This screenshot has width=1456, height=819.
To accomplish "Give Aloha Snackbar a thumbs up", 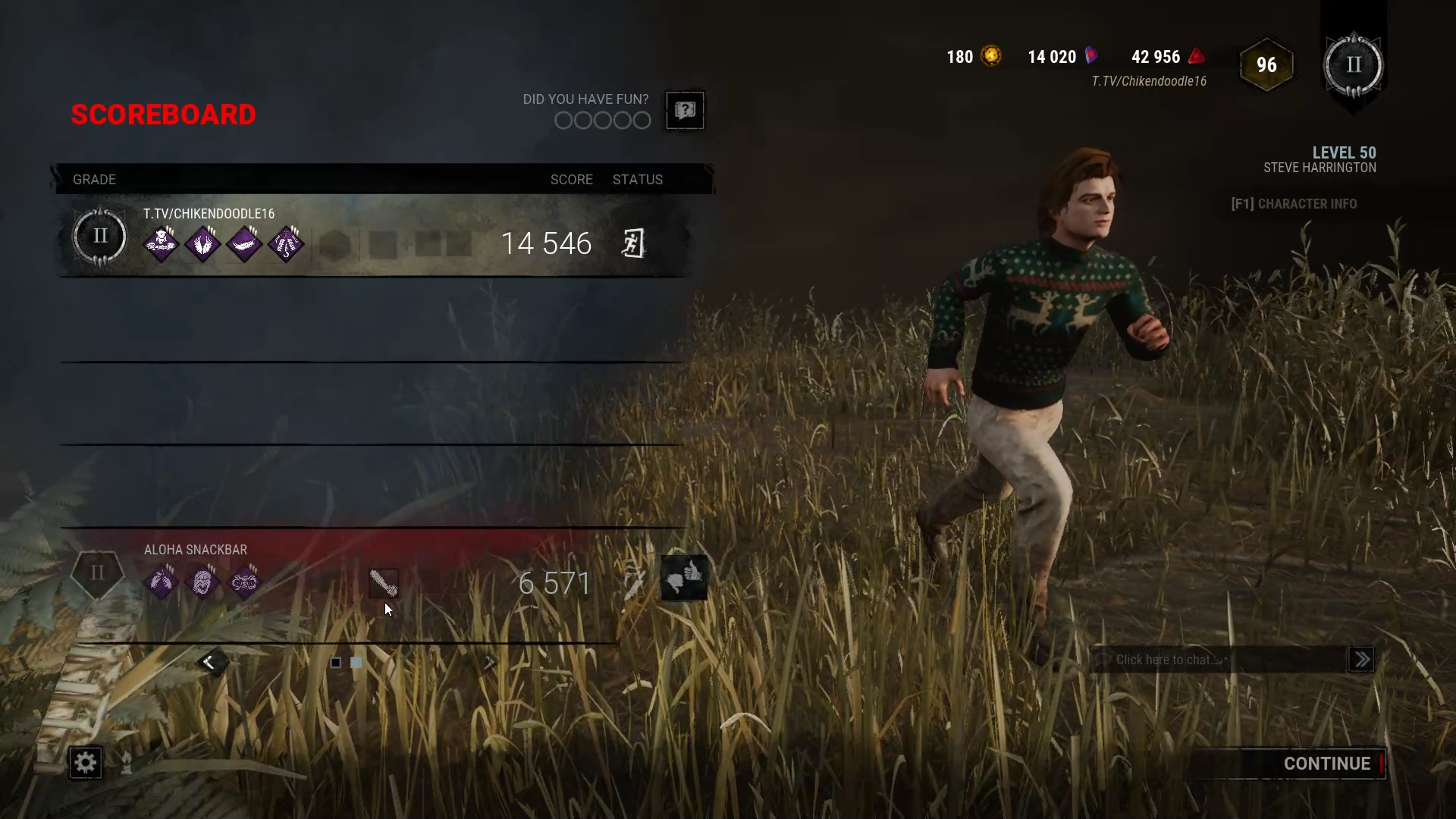I will pyautogui.click(x=692, y=570).
